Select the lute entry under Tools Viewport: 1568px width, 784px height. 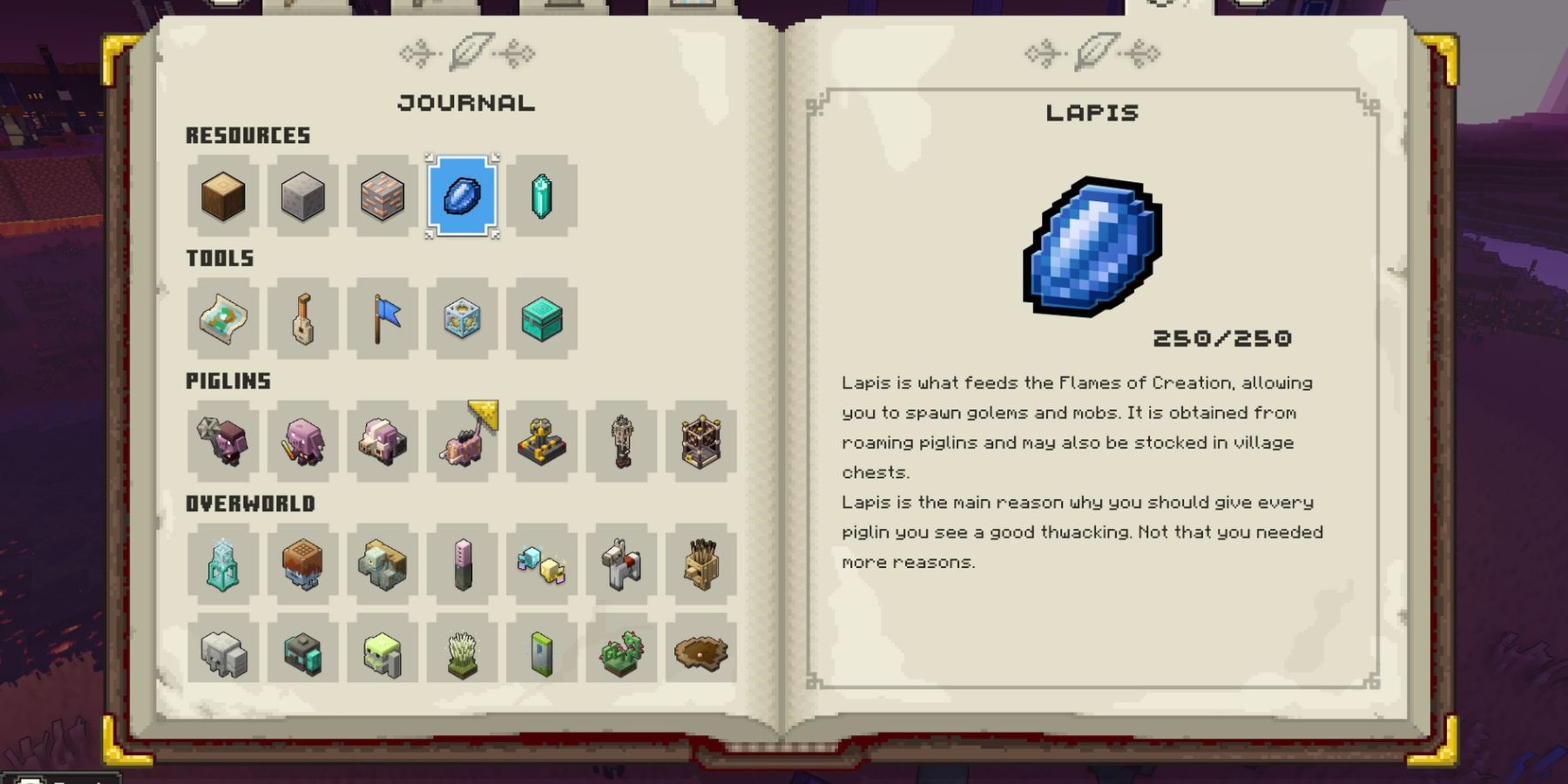tap(301, 320)
